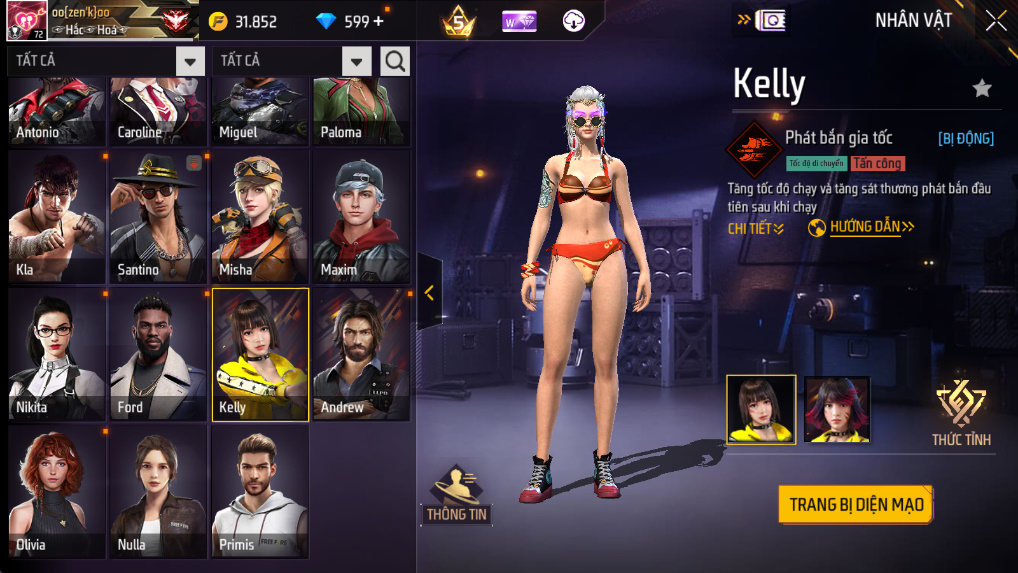The height and width of the screenshot is (573, 1018).
Task: Pick the Andrew character card
Action: click(x=362, y=354)
